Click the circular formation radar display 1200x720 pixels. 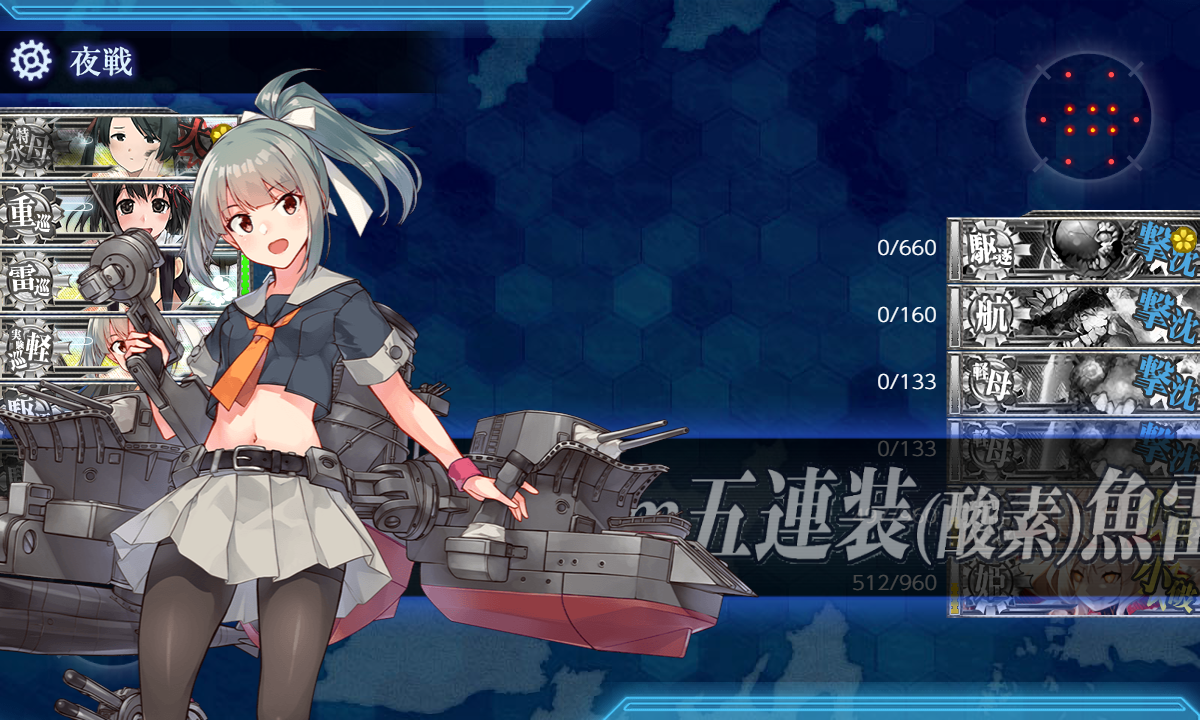coord(1088,118)
